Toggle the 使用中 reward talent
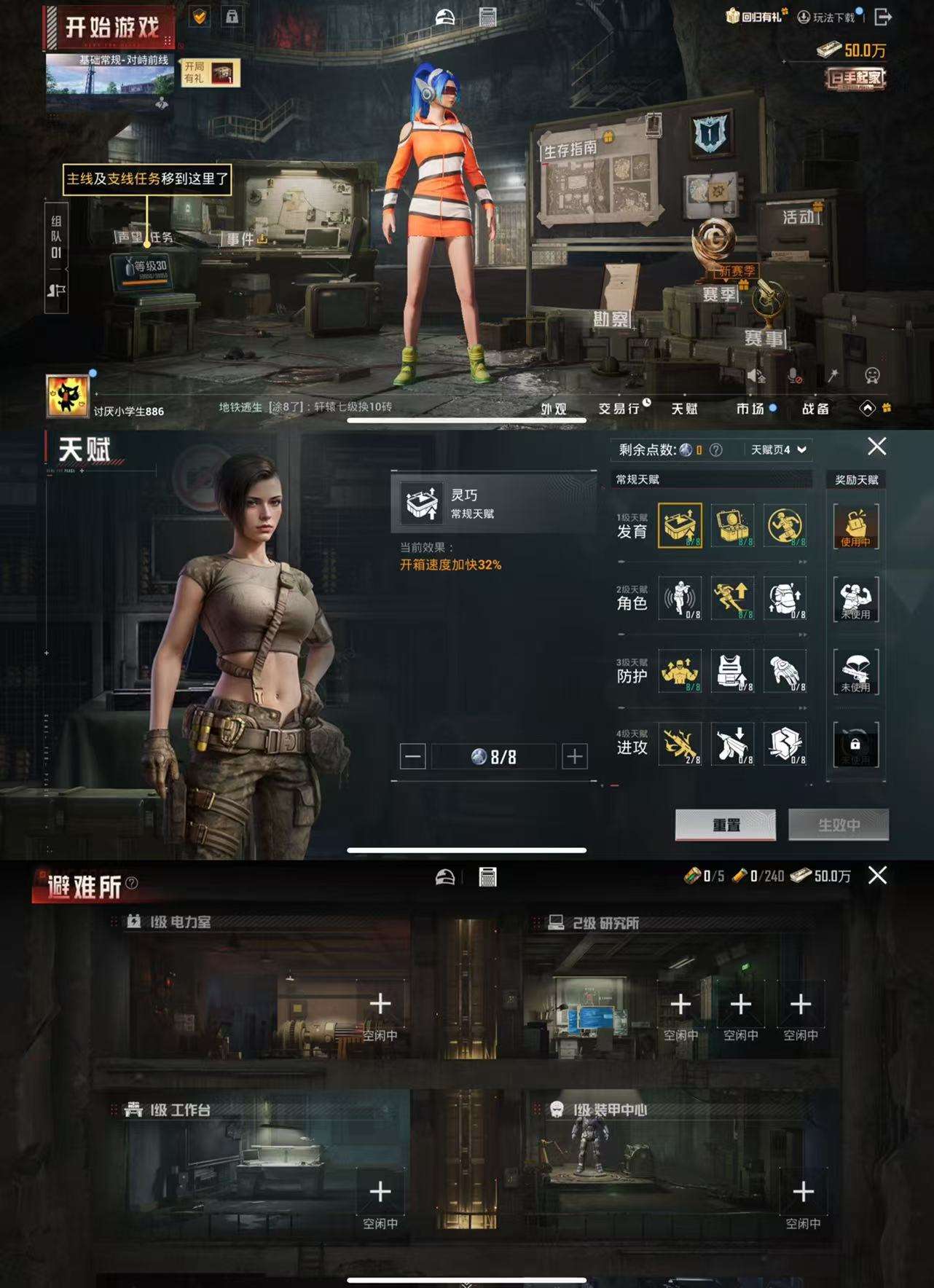 point(856,527)
